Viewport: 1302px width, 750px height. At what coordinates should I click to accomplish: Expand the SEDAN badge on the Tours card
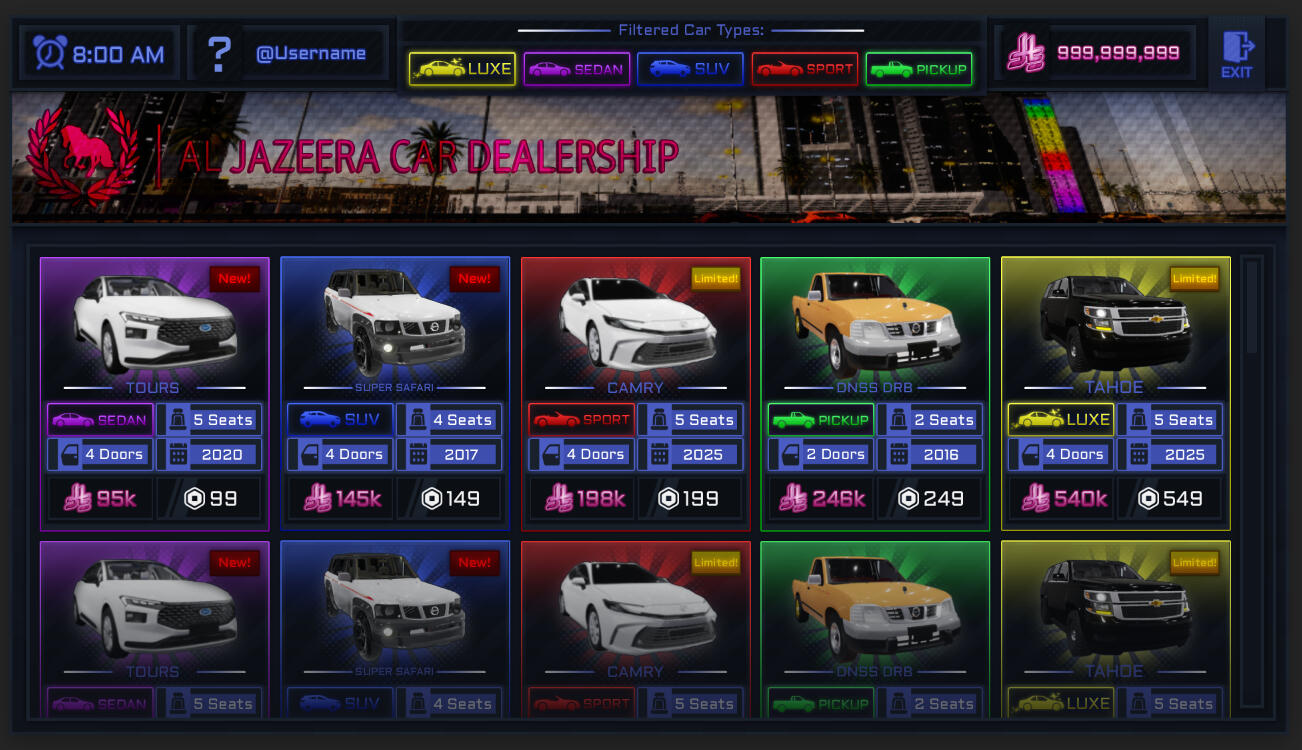click(x=99, y=420)
